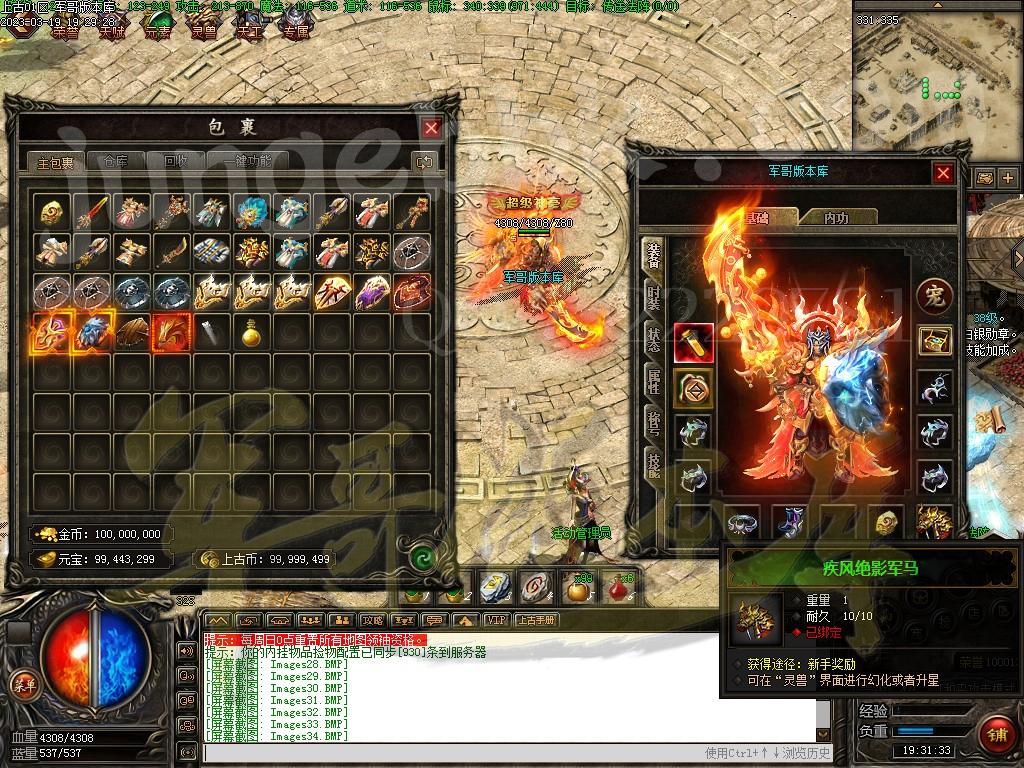This screenshot has width=1024, height=768.
Task: Open the round 铺 shop button
Action: [x=996, y=733]
